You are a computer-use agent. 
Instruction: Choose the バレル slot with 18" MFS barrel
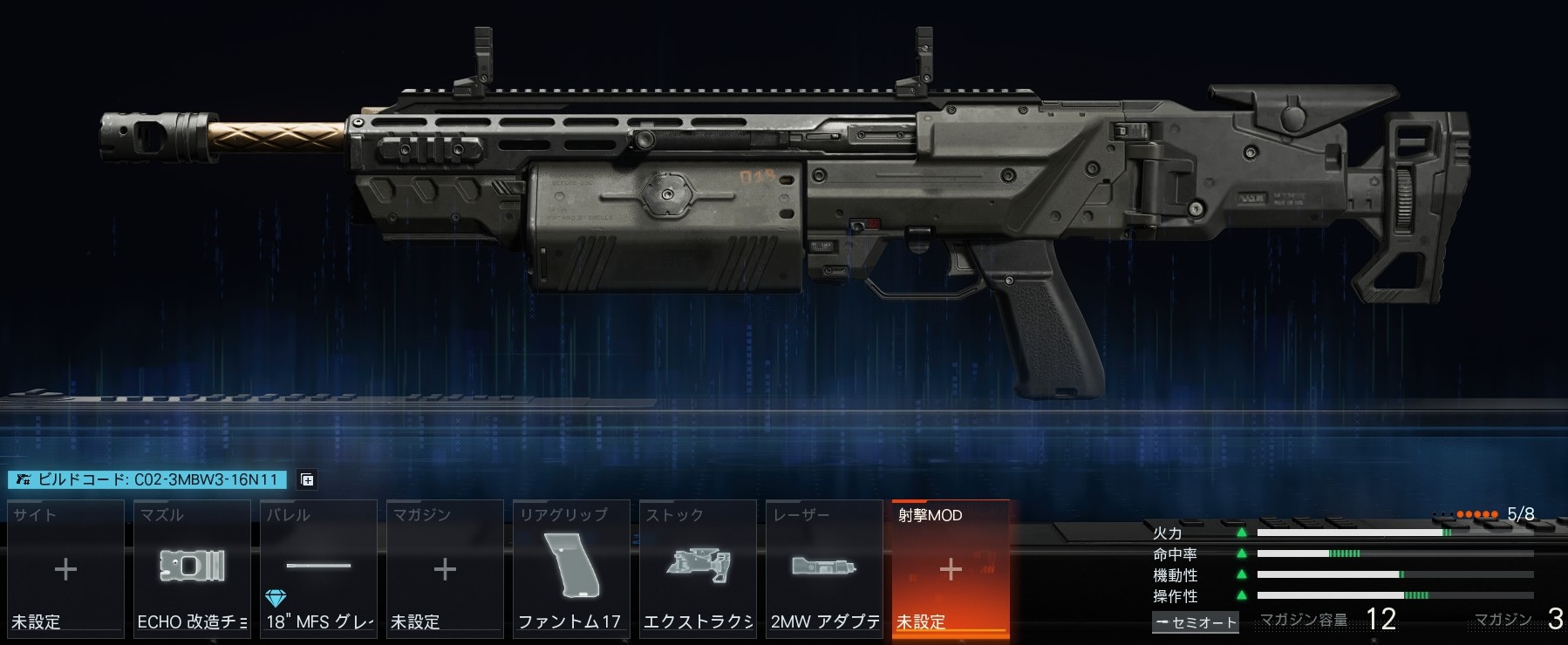[318, 568]
